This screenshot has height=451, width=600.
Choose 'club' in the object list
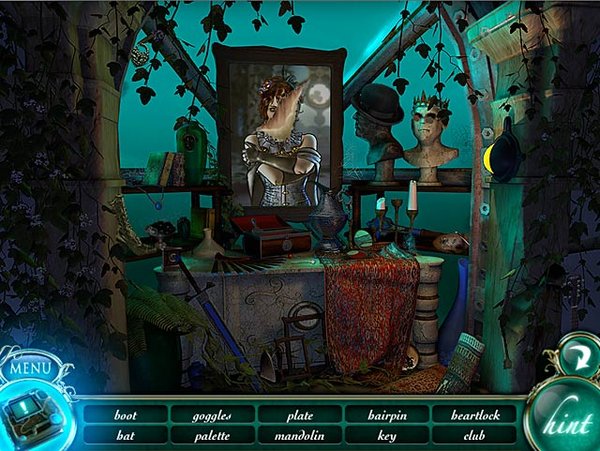(x=474, y=435)
